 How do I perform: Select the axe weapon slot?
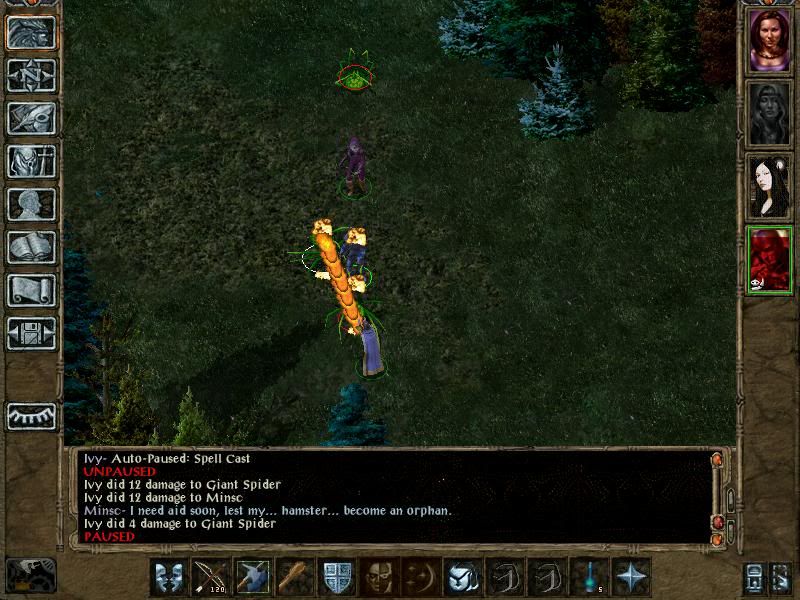click(252, 577)
